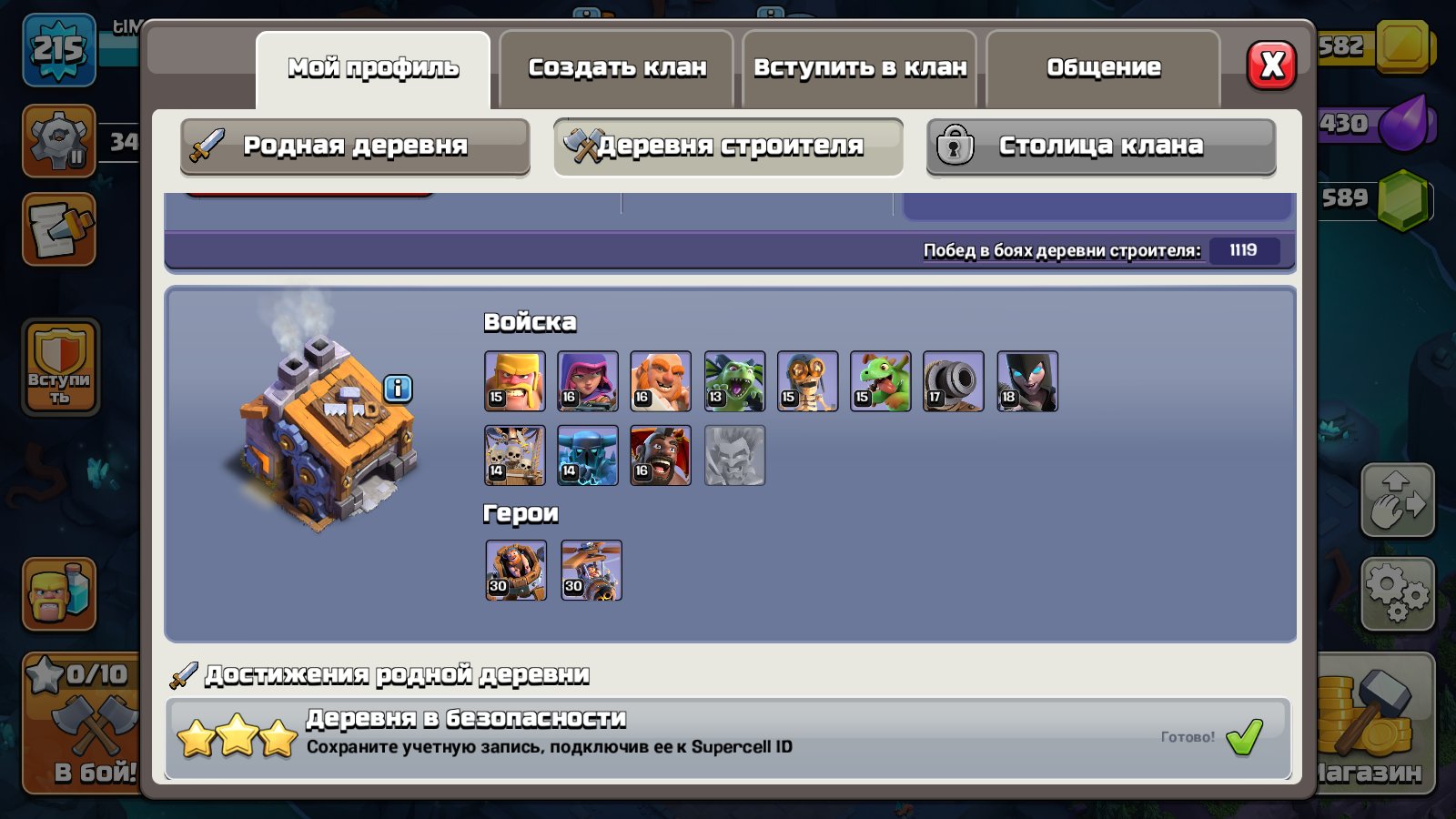Open the Boxer Giant troop info
This screenshot has height=819, width=1456.
pos(661,382)
